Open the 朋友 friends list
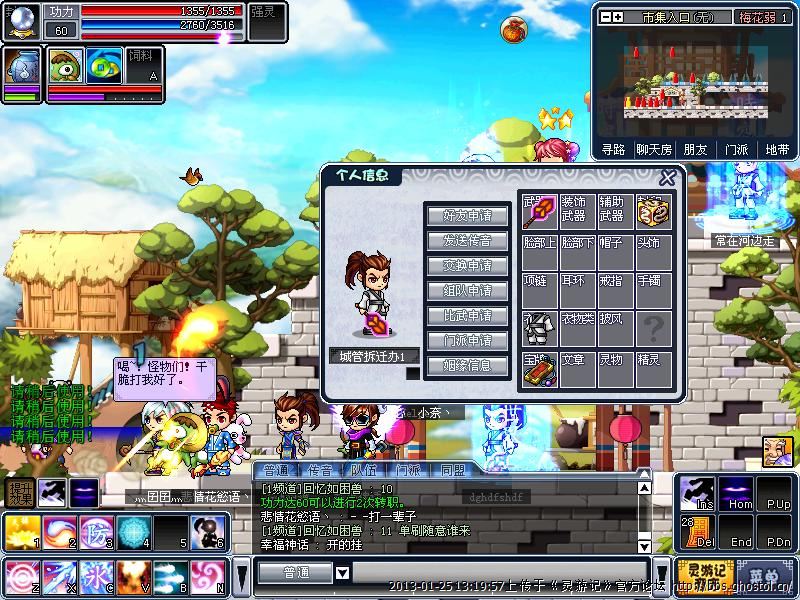This screenshot has width=800, height=600. pos(695,149)
